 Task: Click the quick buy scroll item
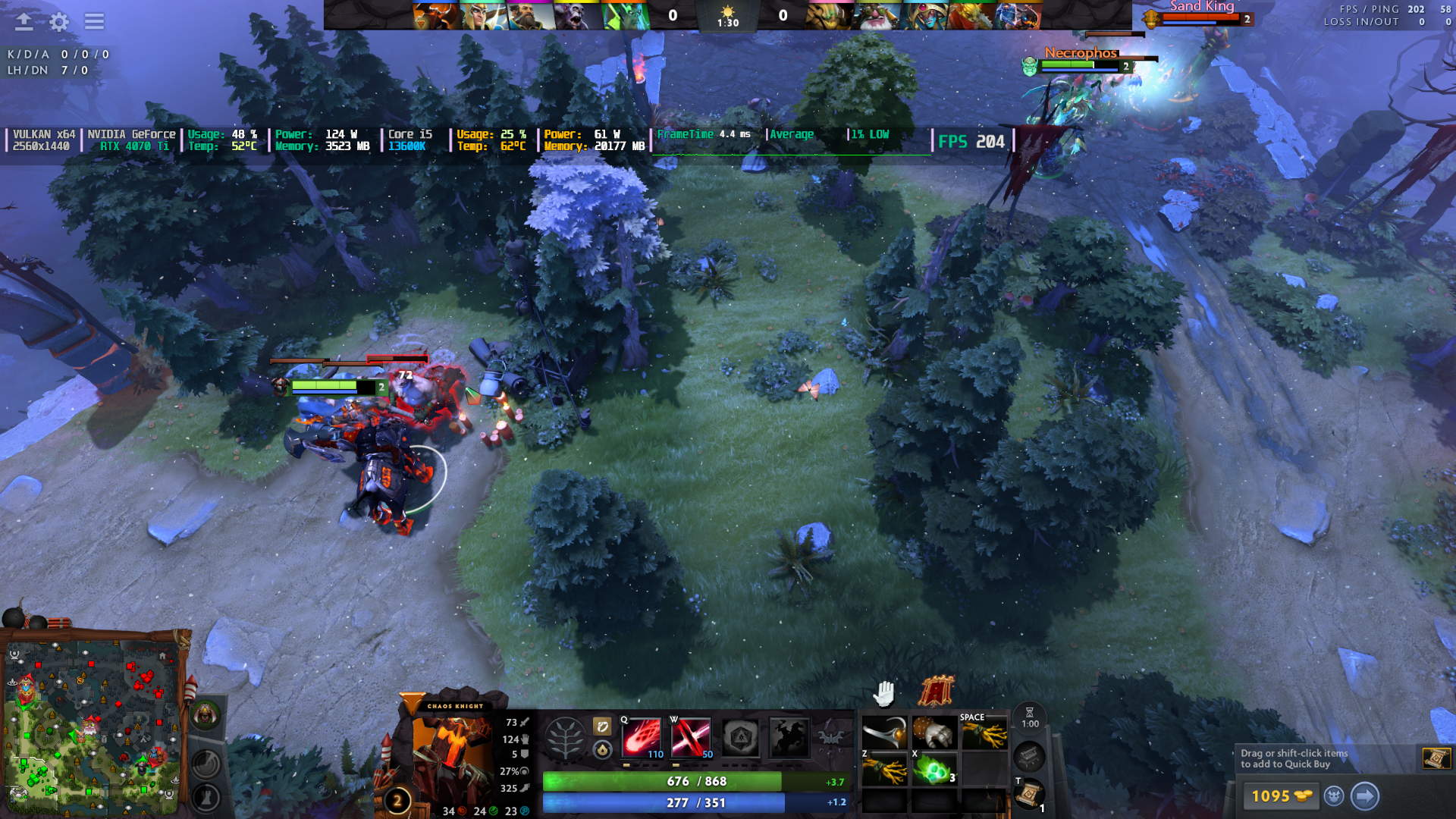1436,758
